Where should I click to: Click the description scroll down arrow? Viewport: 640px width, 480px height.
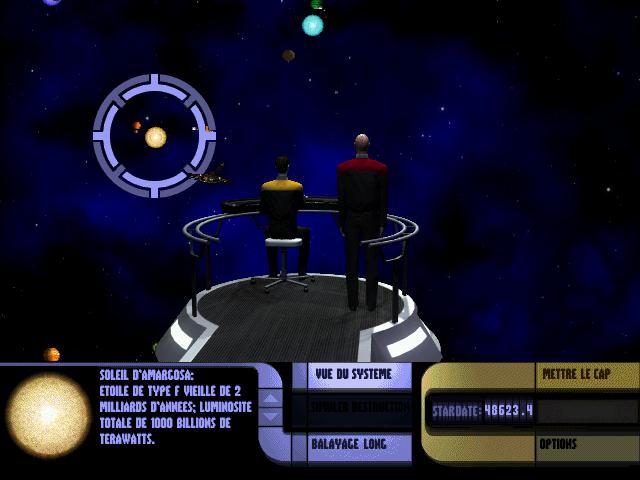[270, 417]
